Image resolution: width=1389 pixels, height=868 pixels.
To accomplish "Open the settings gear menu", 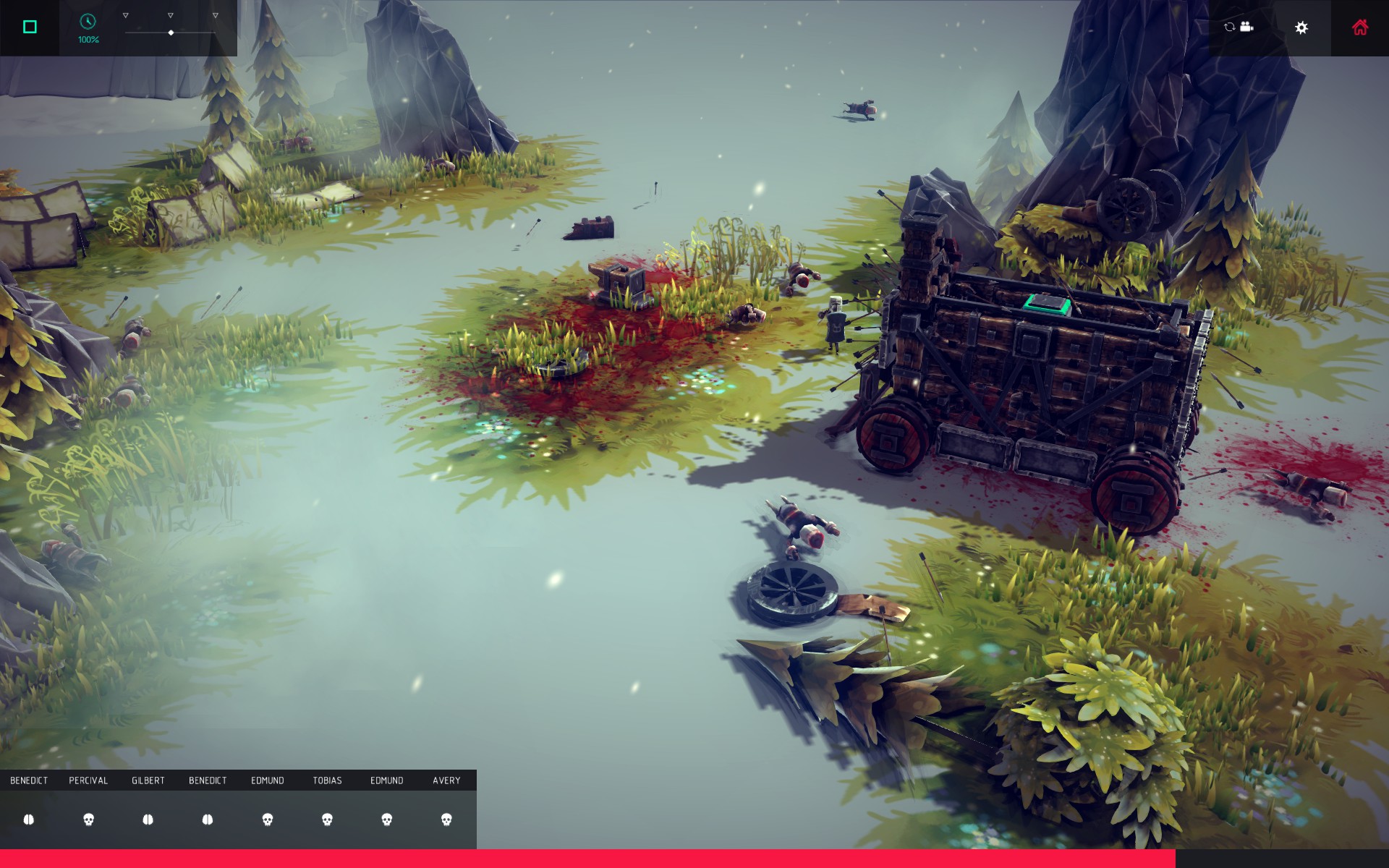I will click(x=1301, y=27).
